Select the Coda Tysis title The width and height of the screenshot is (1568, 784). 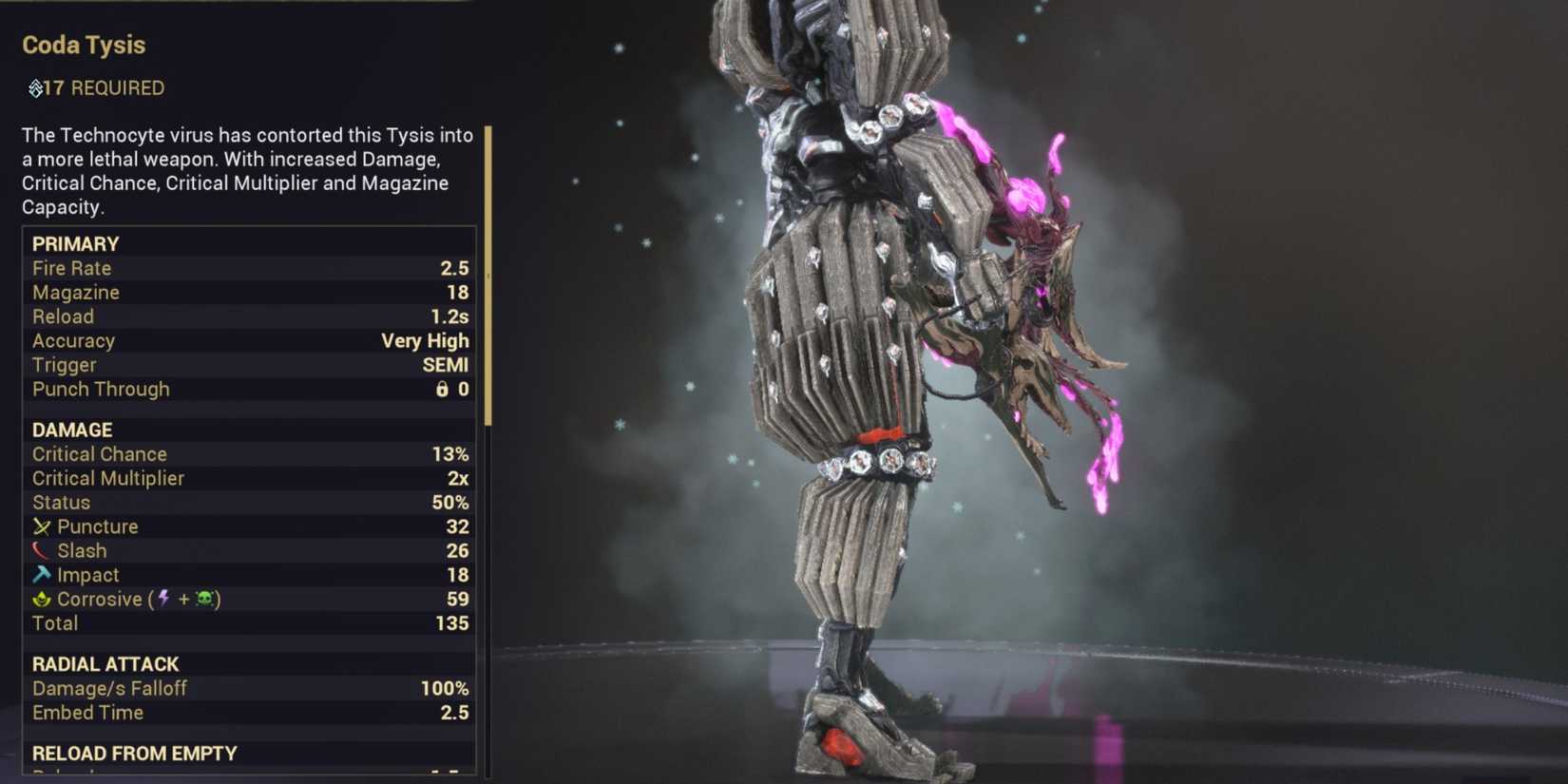pyautogui.click(x=82, y=45)
